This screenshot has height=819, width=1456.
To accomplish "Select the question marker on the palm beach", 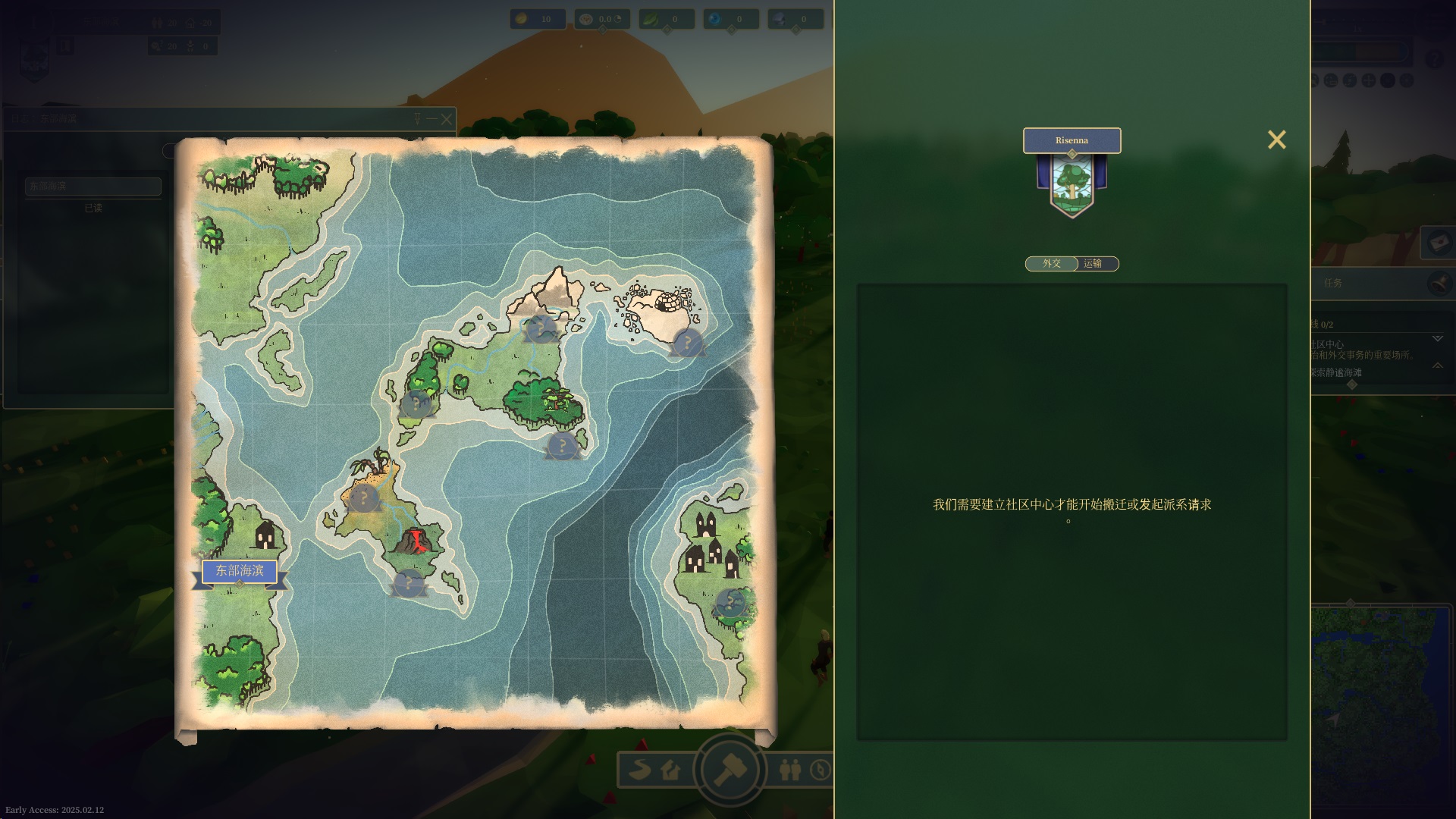I will (x=364, y=499).
